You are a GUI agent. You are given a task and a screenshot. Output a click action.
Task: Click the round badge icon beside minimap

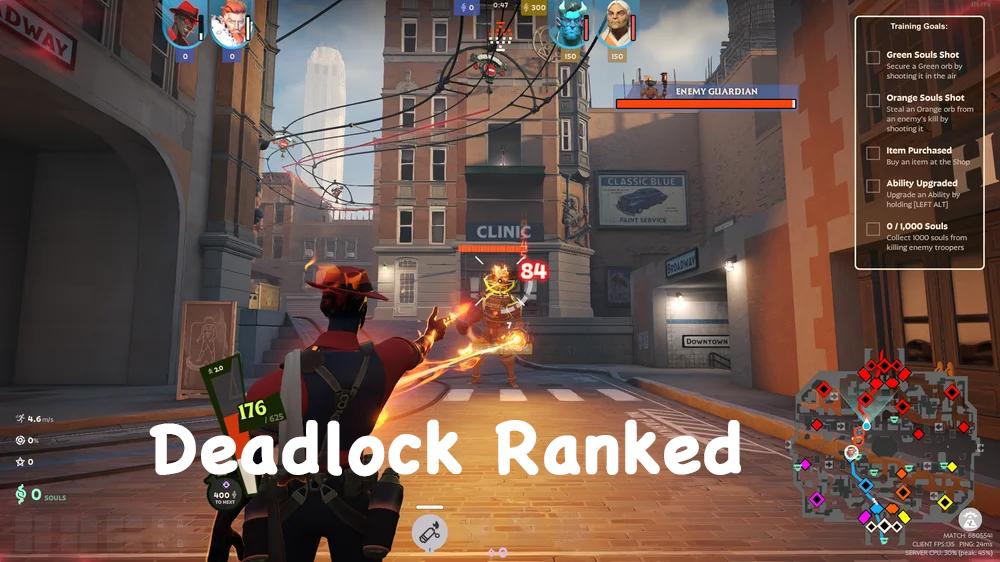[x=968, y=520]
